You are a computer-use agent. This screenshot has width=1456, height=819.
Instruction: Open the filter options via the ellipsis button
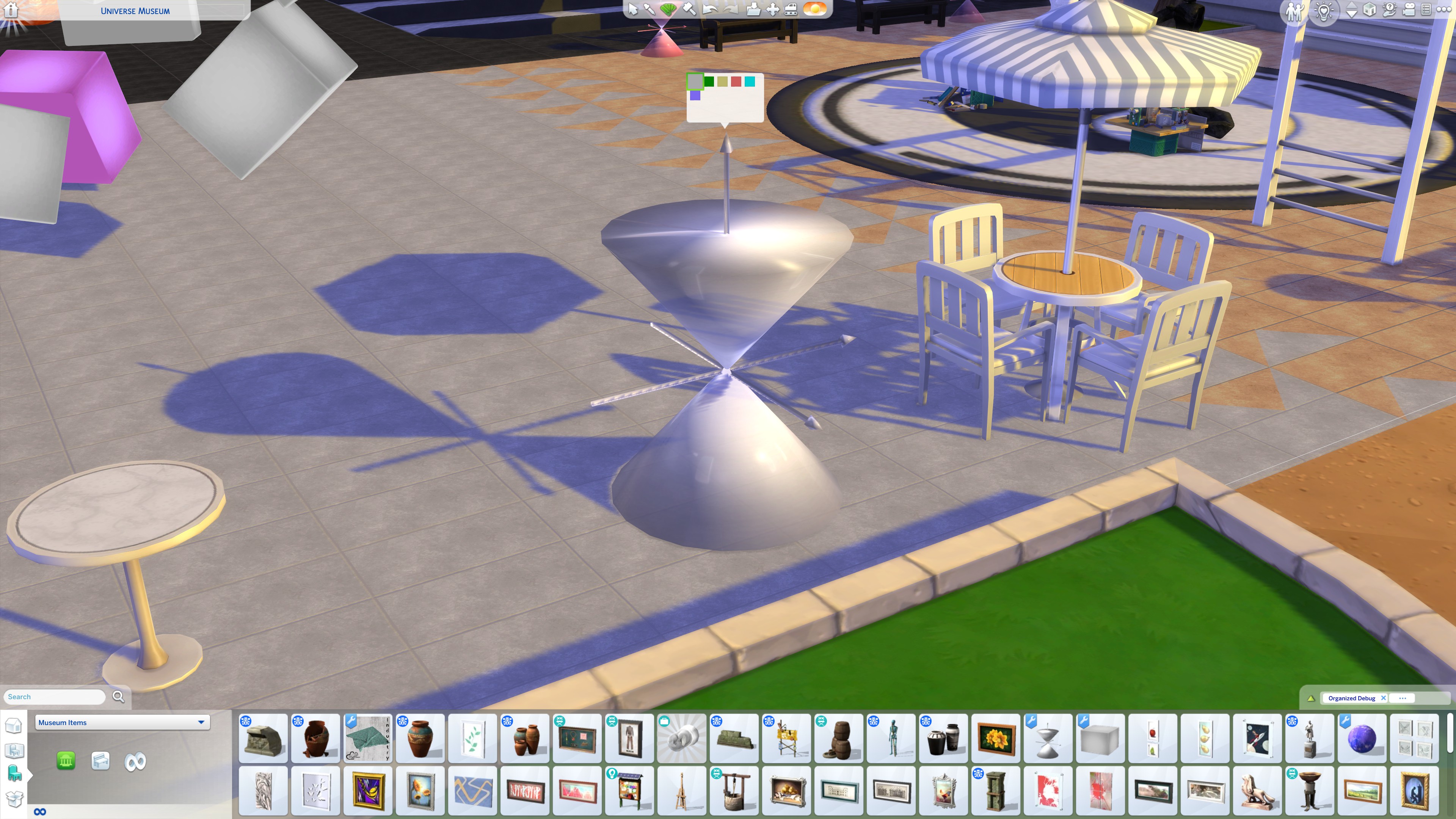(1402, 698)
